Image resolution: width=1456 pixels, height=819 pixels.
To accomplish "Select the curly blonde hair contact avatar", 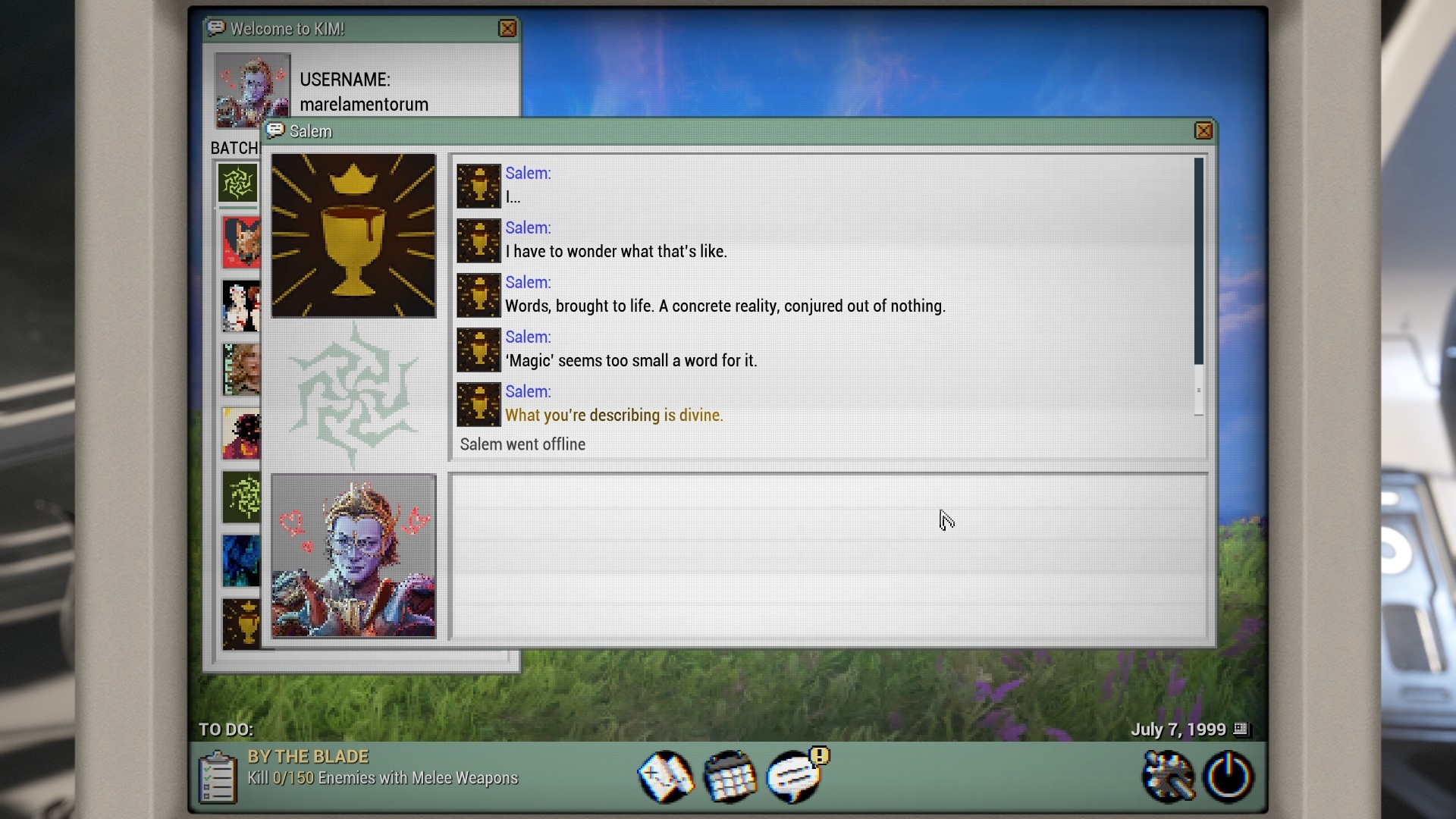I will pyautogui.click(x=241, y=370).
